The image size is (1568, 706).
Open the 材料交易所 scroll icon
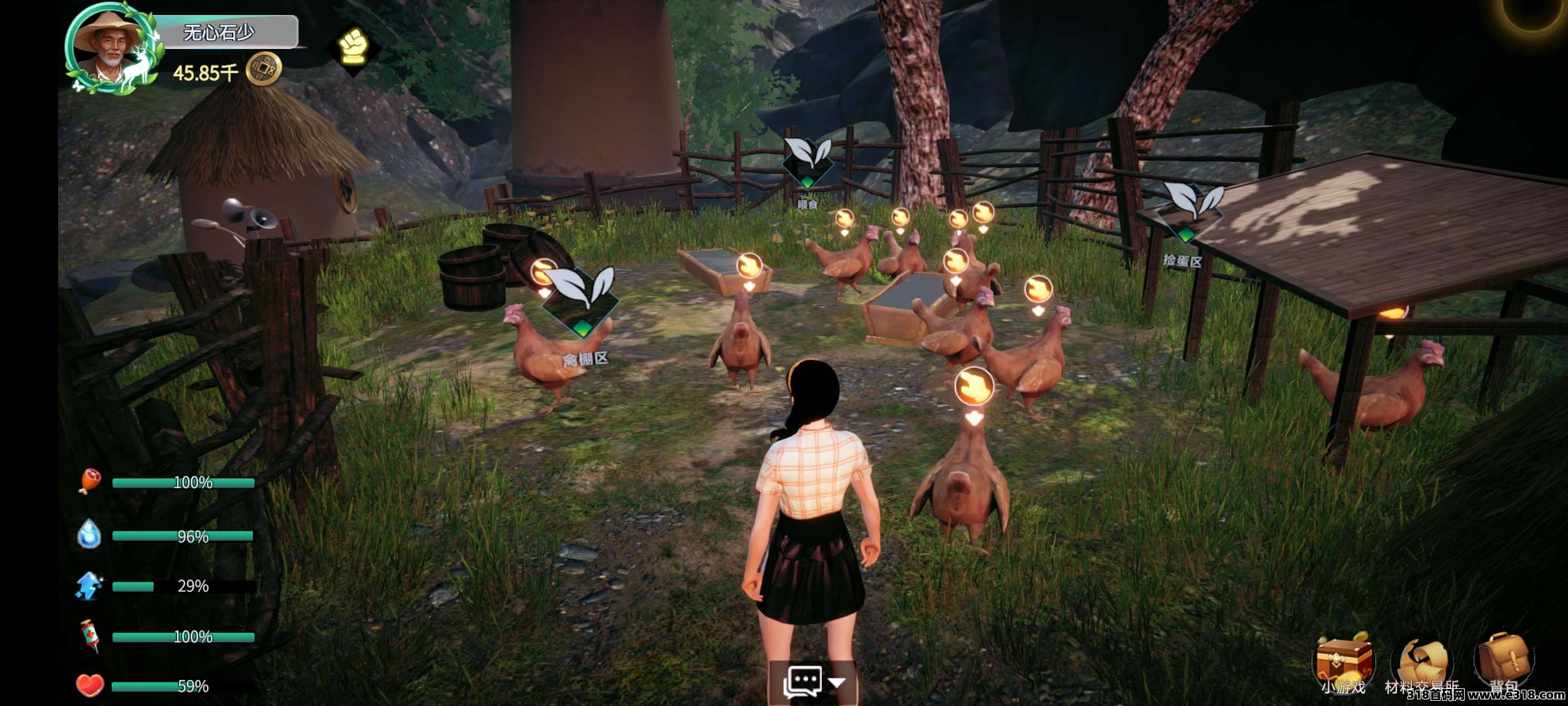point(1423,662)
